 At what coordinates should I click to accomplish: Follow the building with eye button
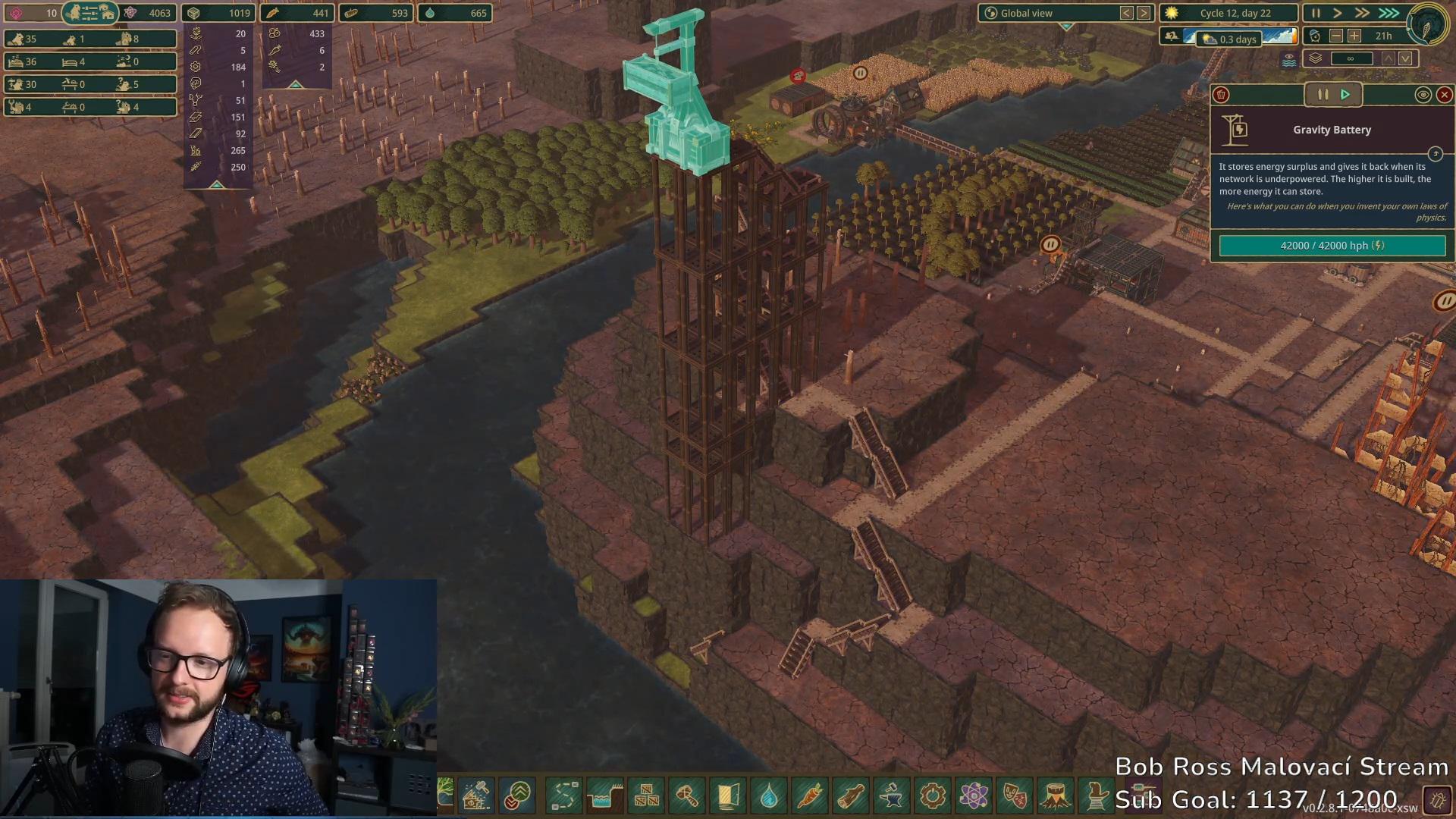click(1423, 95)
